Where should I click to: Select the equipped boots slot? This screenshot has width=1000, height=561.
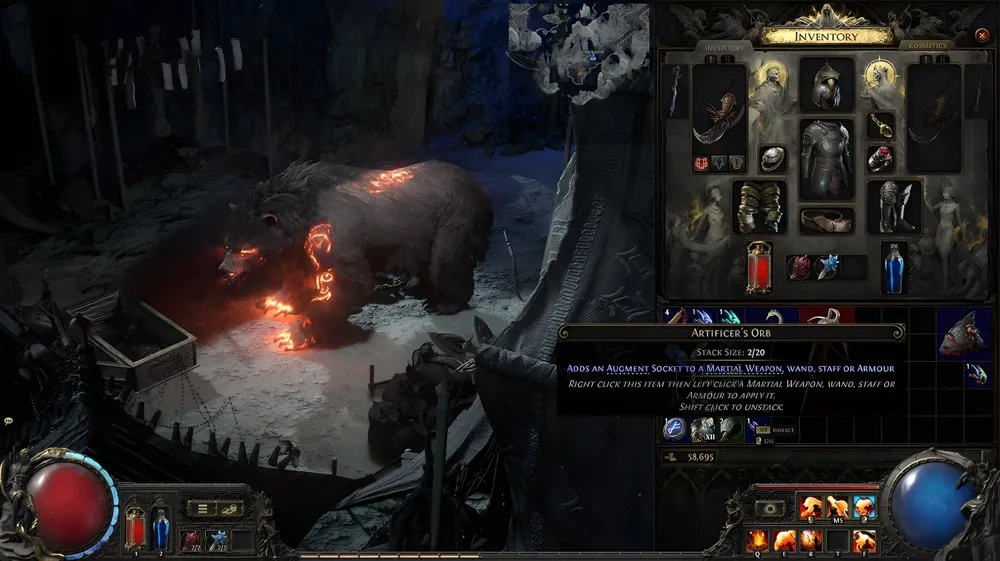tap(893, 206)
